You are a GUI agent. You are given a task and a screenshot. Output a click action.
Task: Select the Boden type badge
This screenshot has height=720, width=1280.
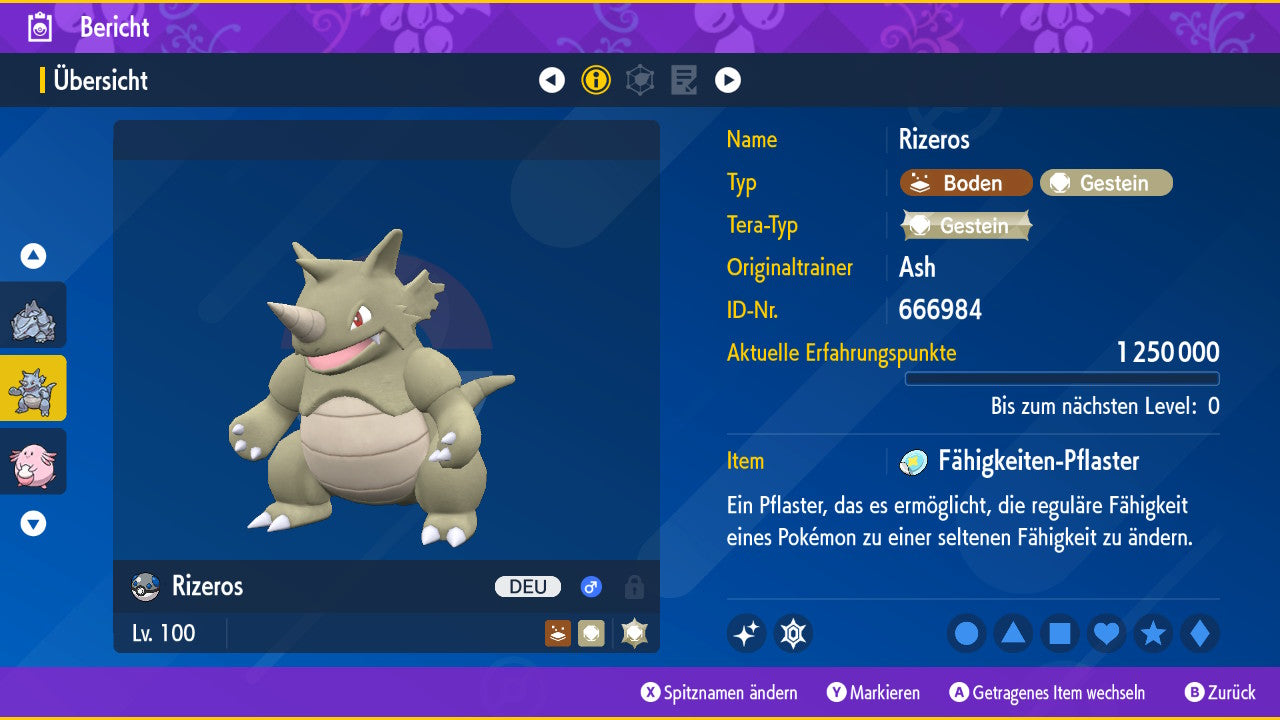pos(966,183)
